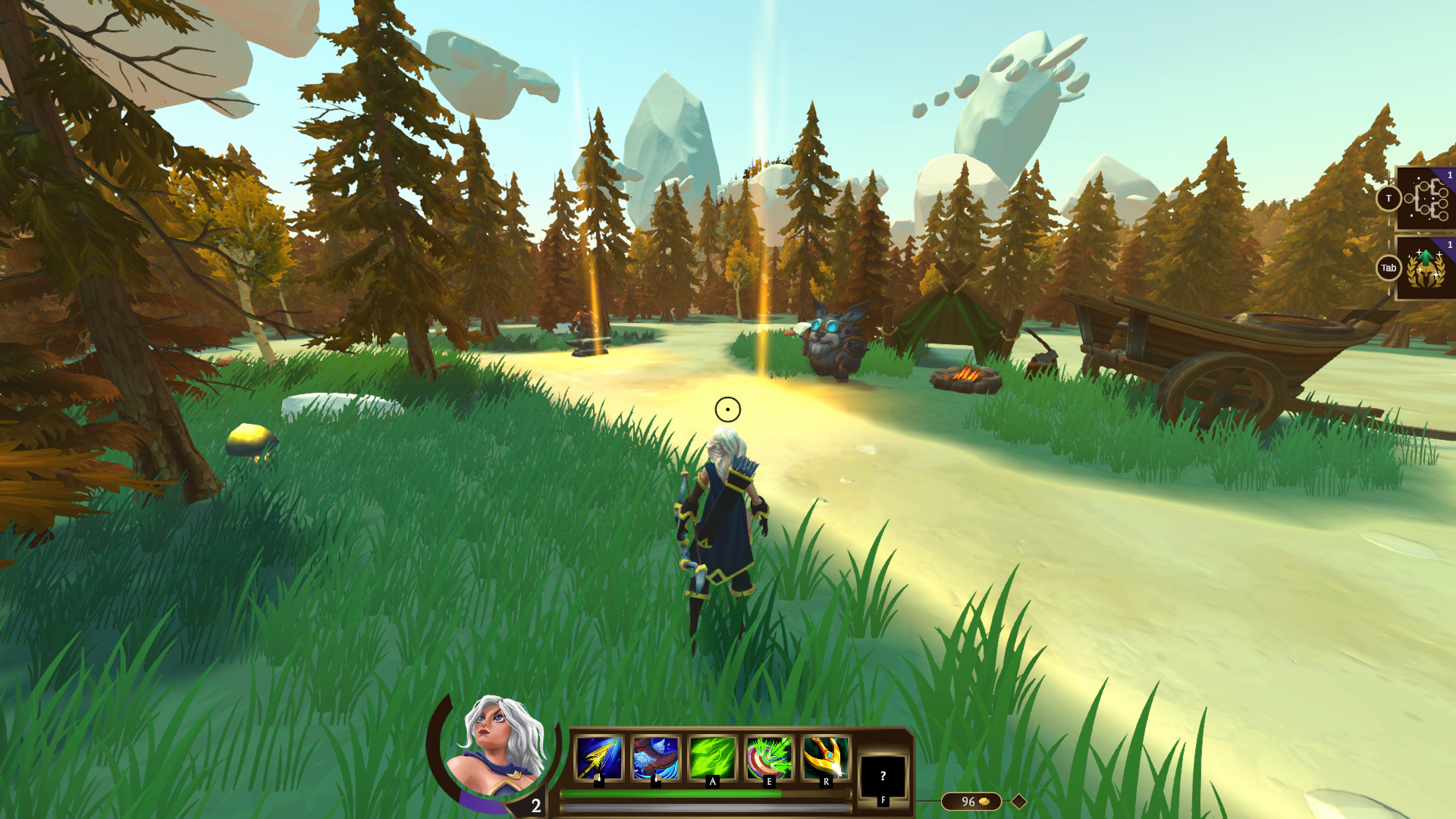Activate the water boot movement ability

click(654, 758)
